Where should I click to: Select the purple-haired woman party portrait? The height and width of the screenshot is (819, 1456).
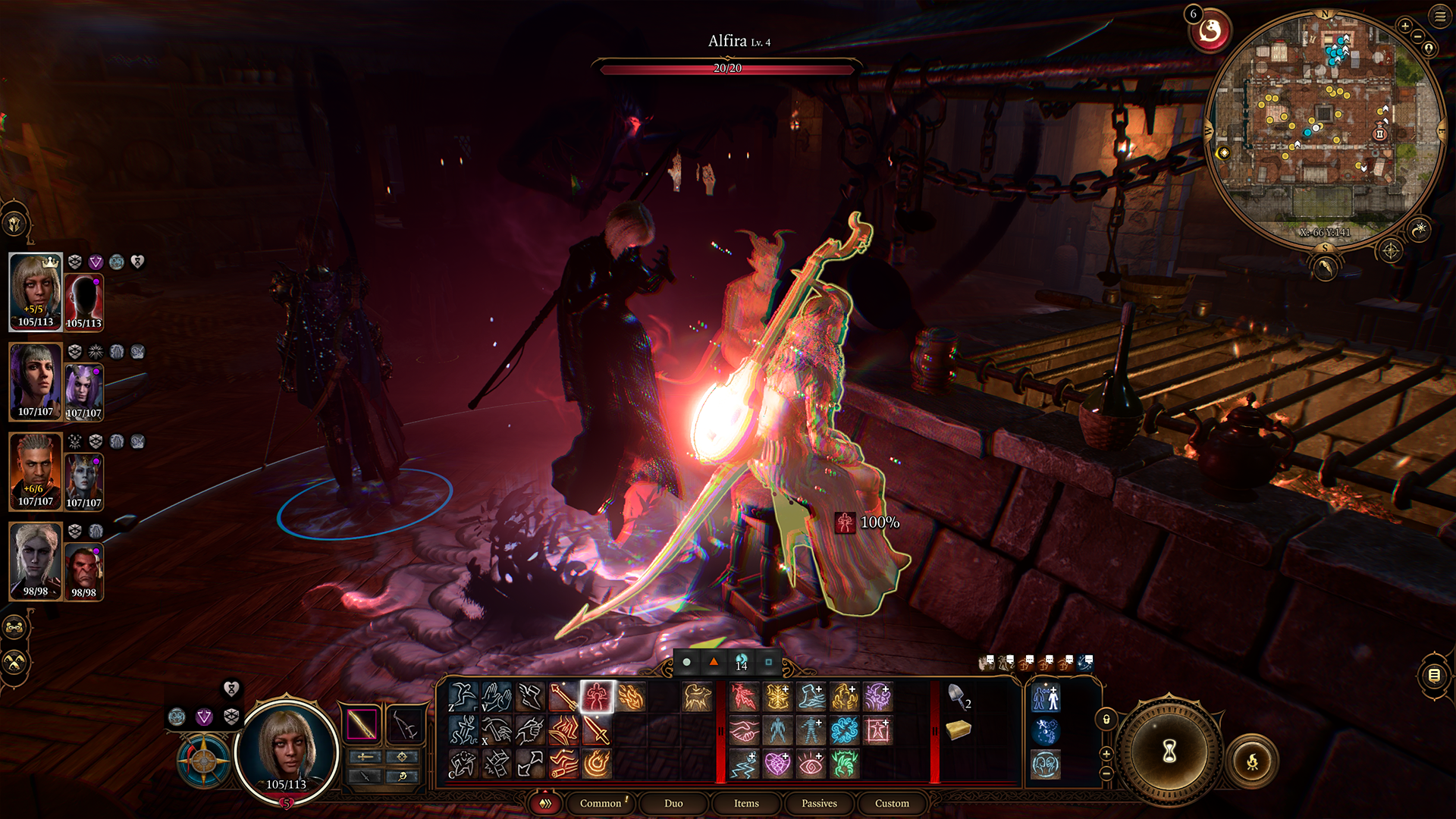coord(35,381)
